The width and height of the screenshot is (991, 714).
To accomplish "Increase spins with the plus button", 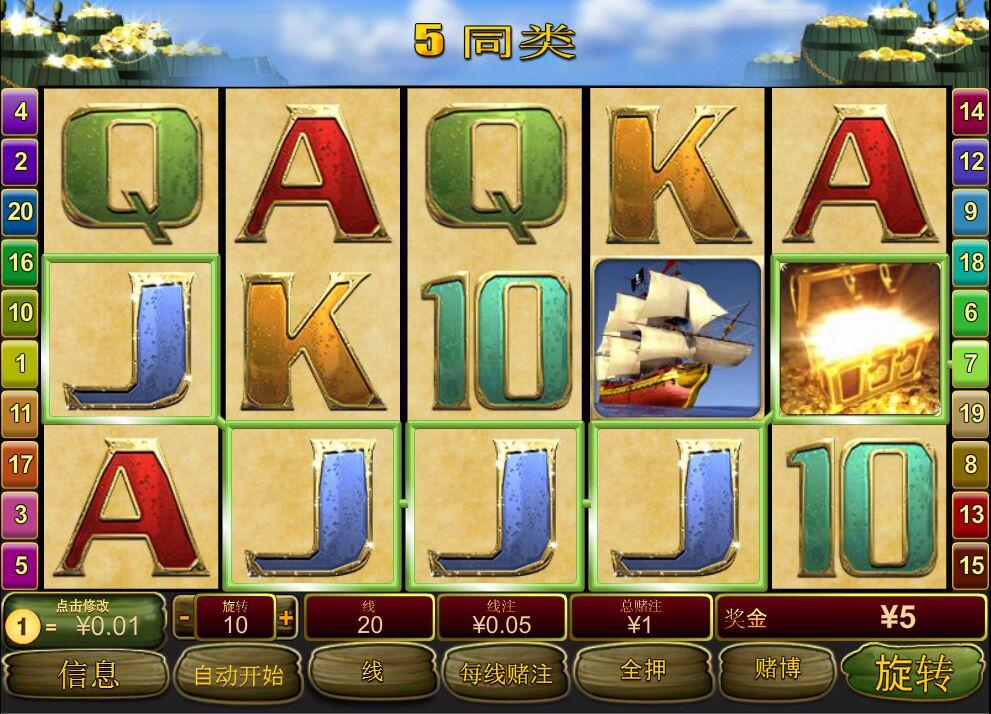I will (x=286, y=618).
